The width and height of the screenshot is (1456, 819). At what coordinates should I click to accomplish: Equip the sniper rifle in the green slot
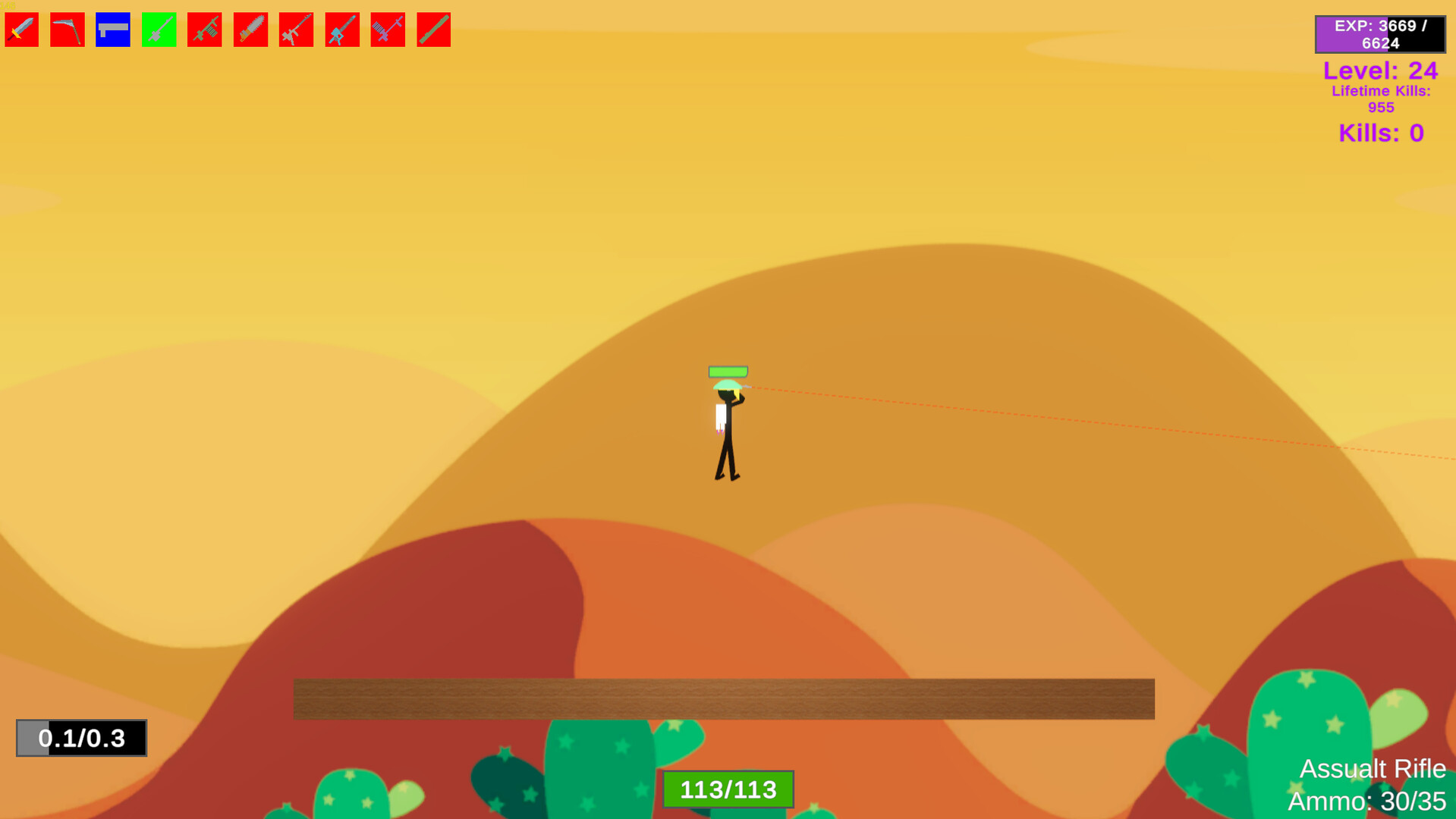[159, 30]
